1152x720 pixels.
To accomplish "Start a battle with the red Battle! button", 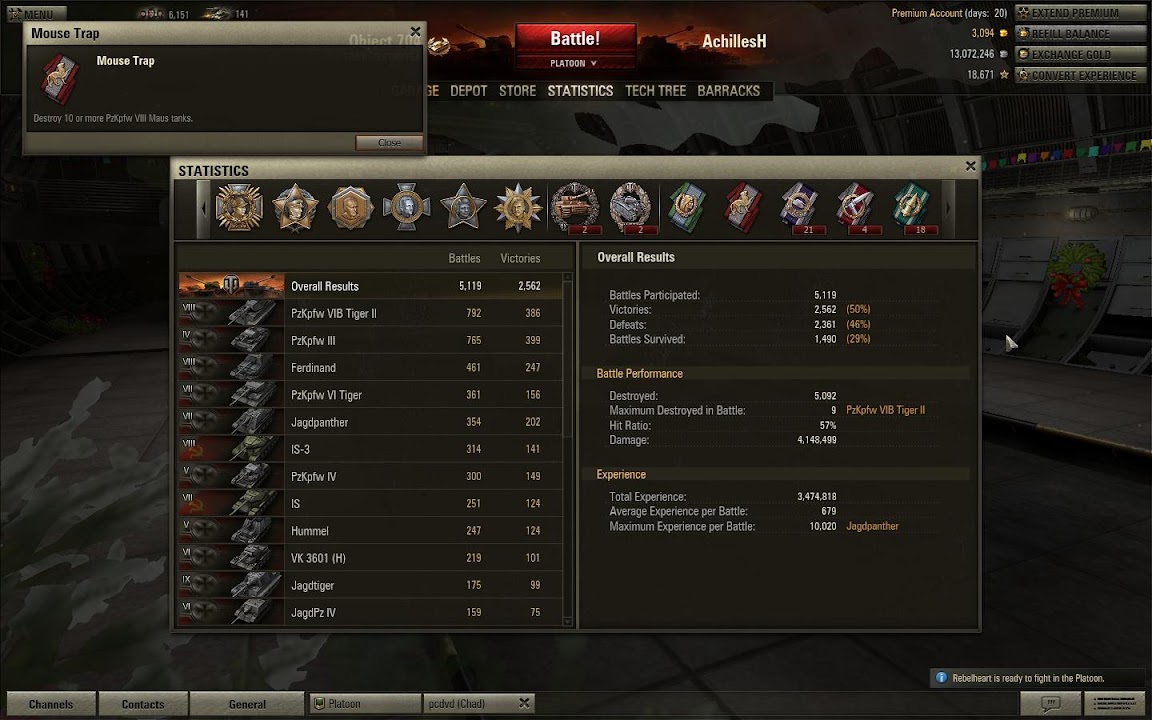I will pos(575,40).
